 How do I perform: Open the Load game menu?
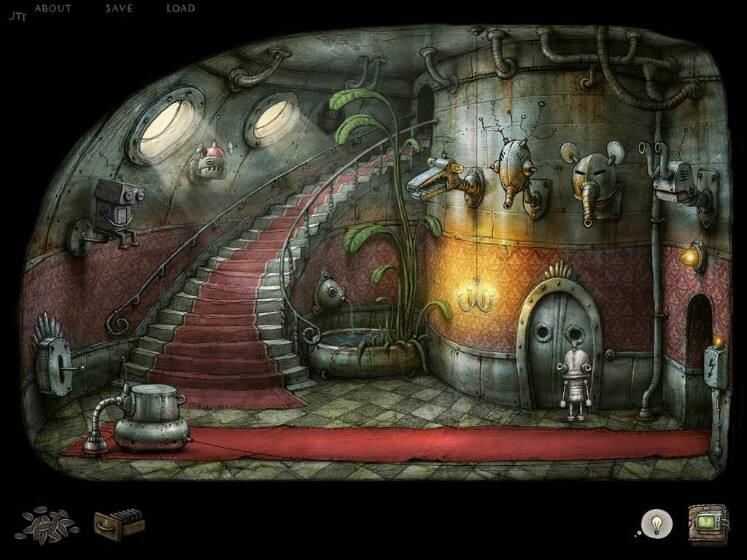point(180,8)
